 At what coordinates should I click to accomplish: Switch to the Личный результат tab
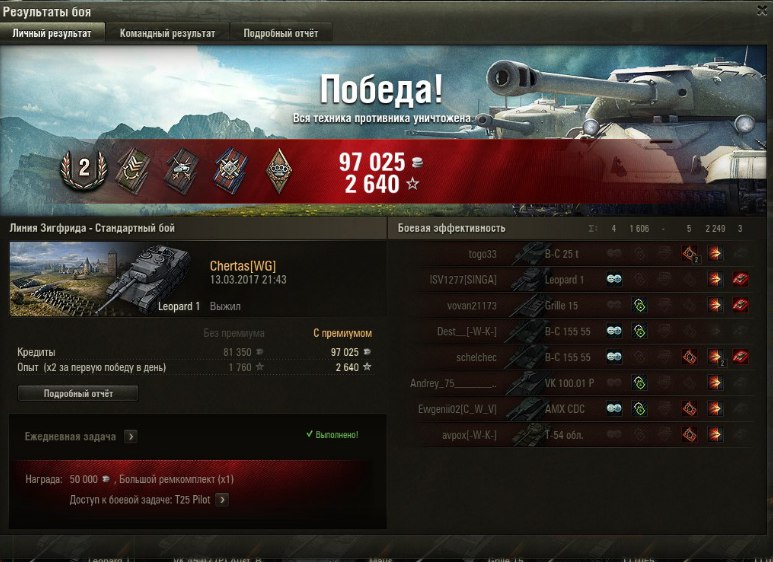[51, 33]
